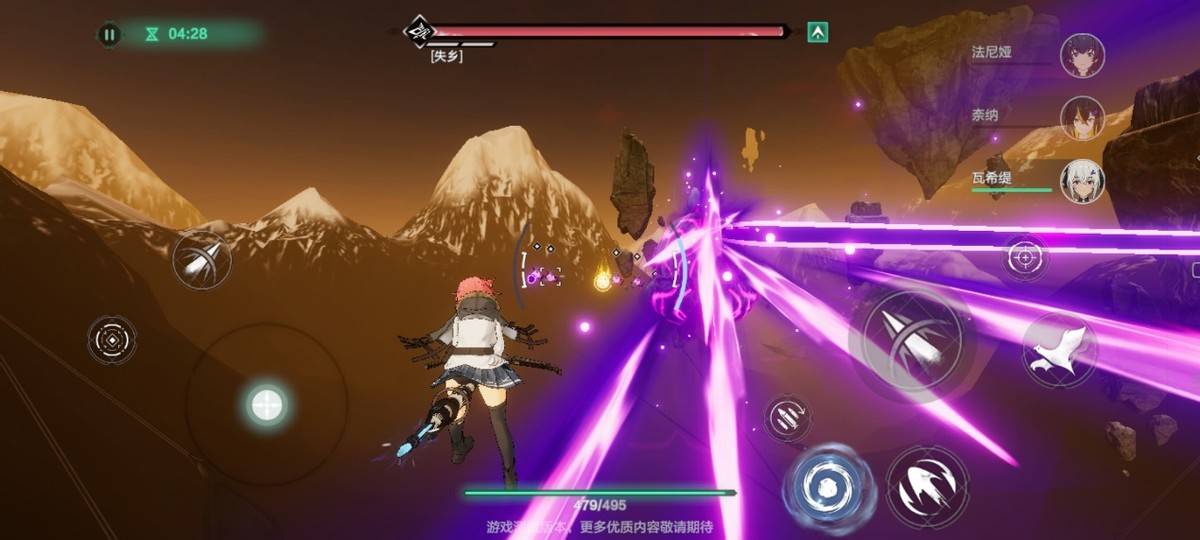Screen dimensions: 1200x540
Task: Select the 瓦希缇 character portrait
Action: 1081,181
